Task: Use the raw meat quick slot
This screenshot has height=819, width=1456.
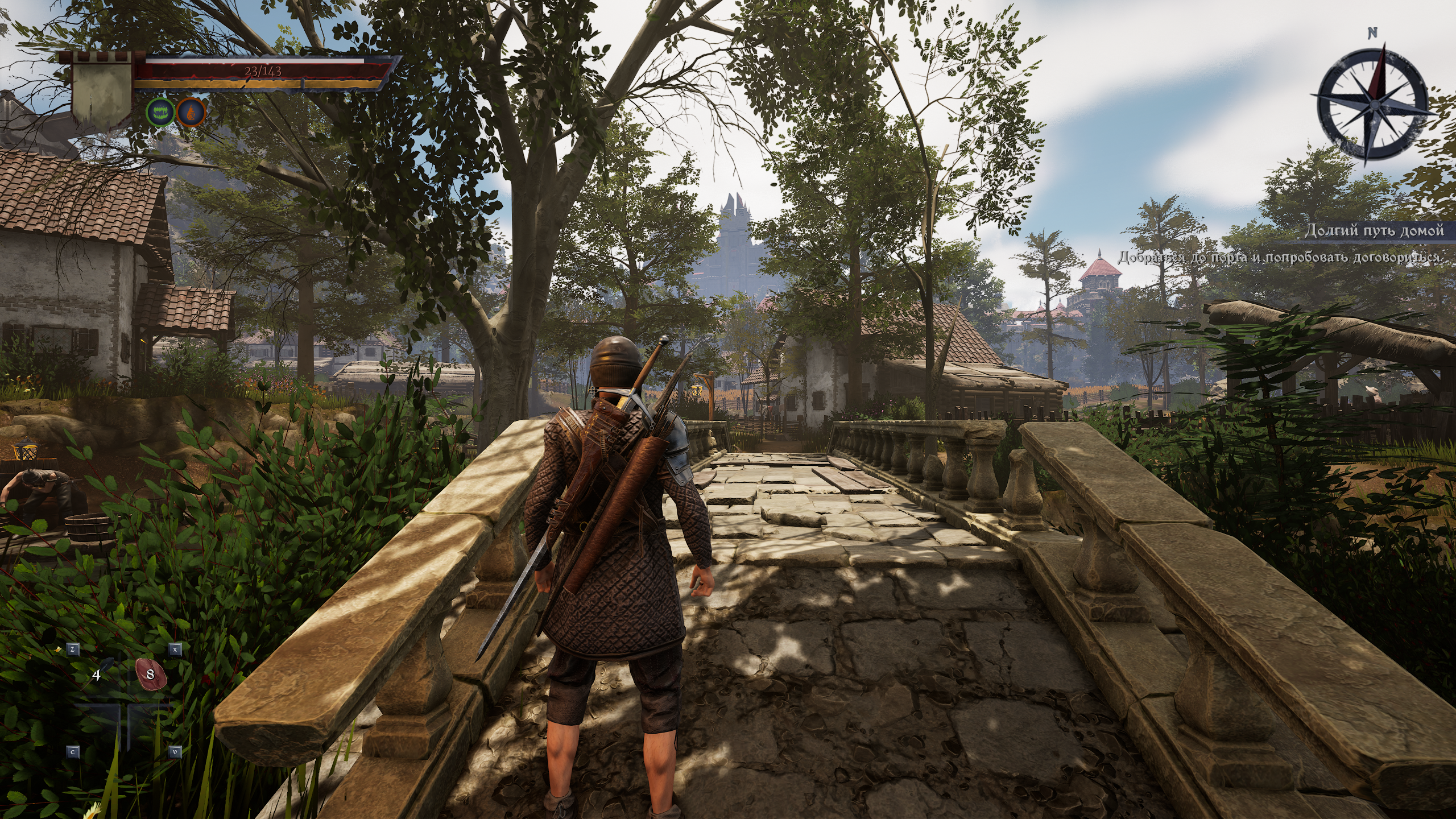Action: point(151,675)
